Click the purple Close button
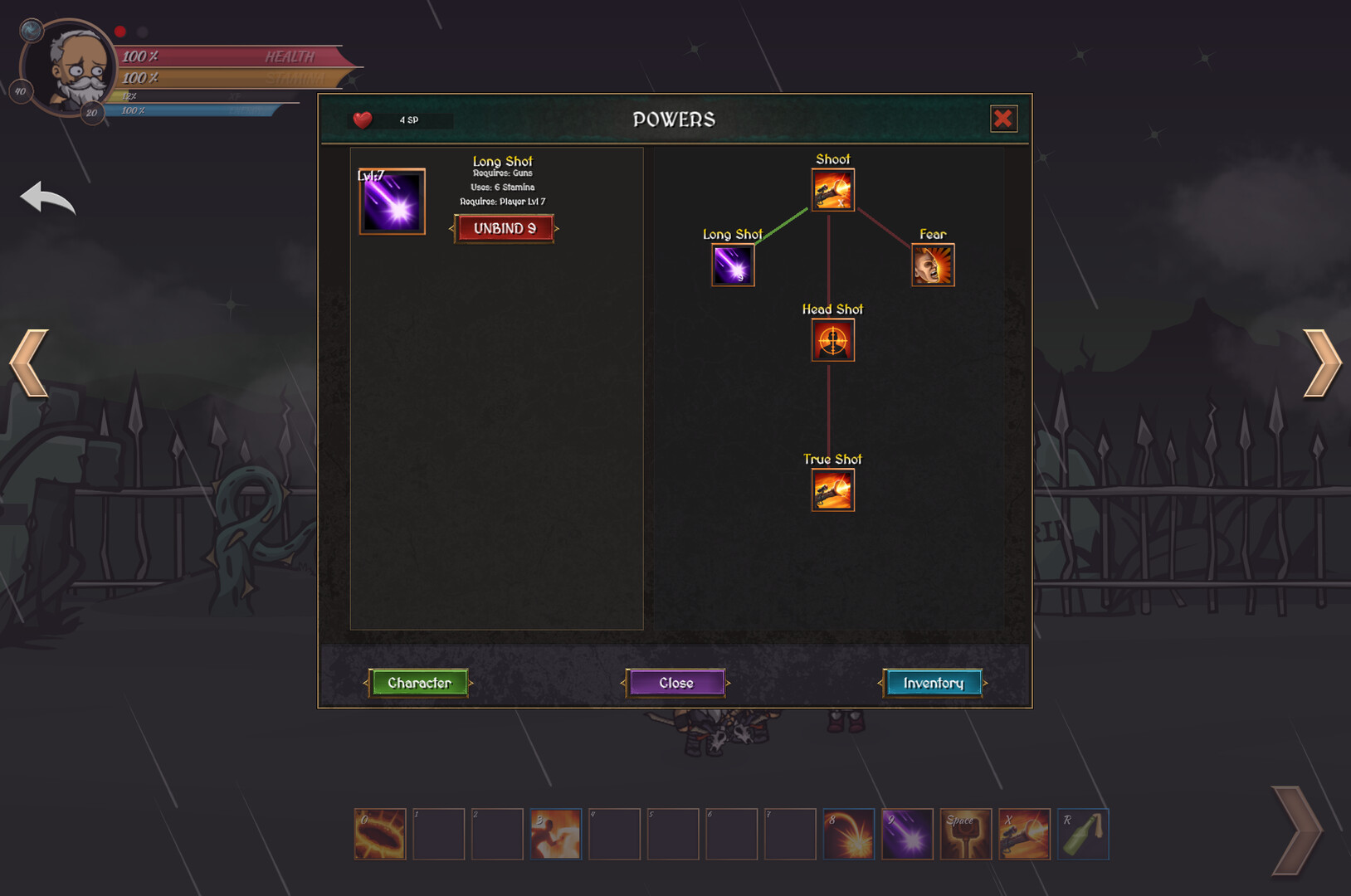1351x896 pixels. (x=675, y=683)
